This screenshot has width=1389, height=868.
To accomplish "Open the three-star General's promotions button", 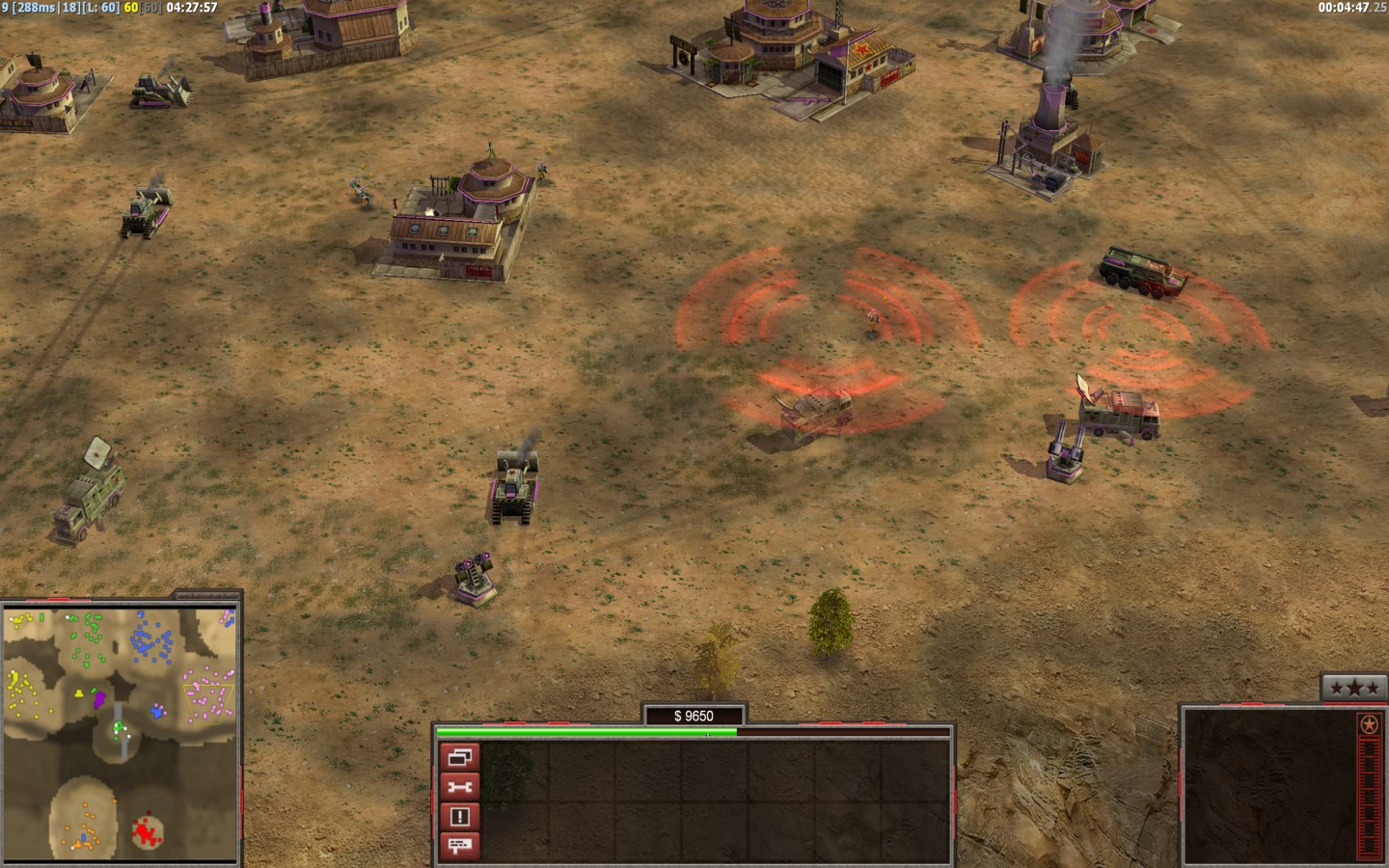I will point(1353,688).
